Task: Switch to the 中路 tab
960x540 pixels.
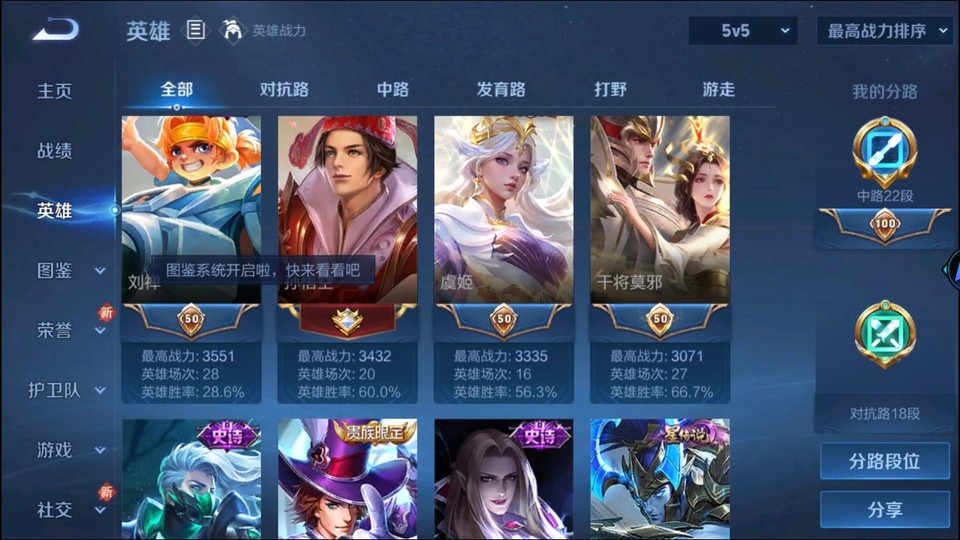Action: [392, 89]
